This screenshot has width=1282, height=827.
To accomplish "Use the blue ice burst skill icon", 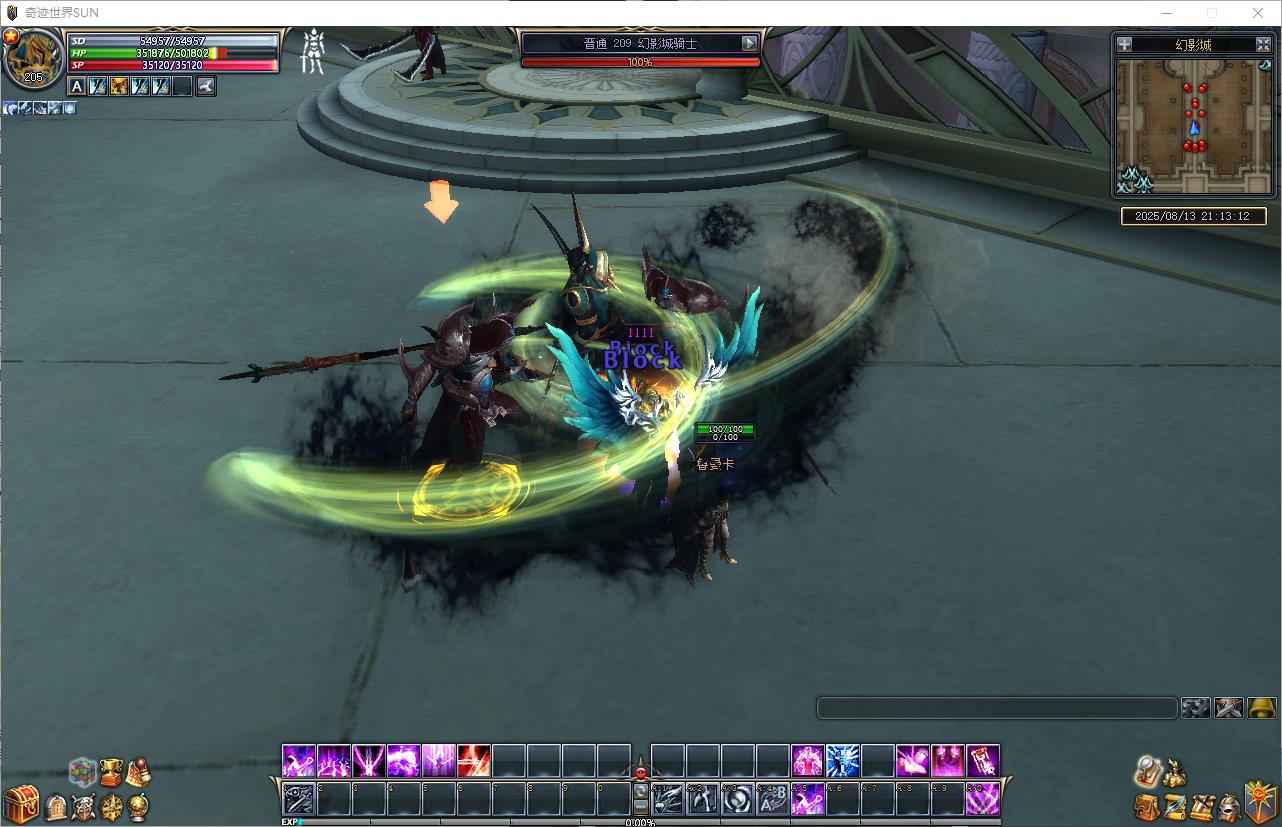I will (x=843, y=761).
